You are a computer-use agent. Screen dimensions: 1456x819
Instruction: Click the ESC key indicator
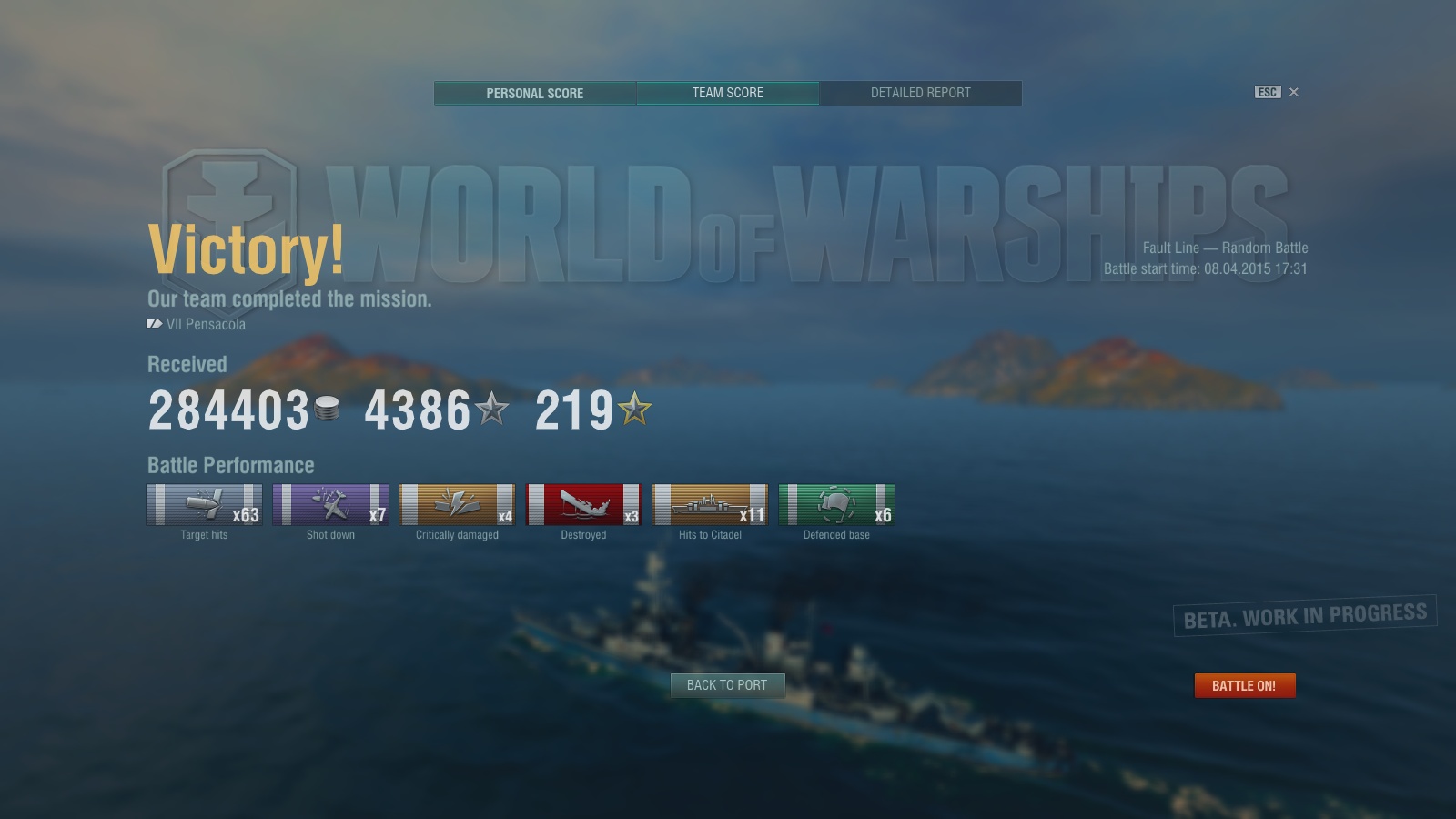1267,92
